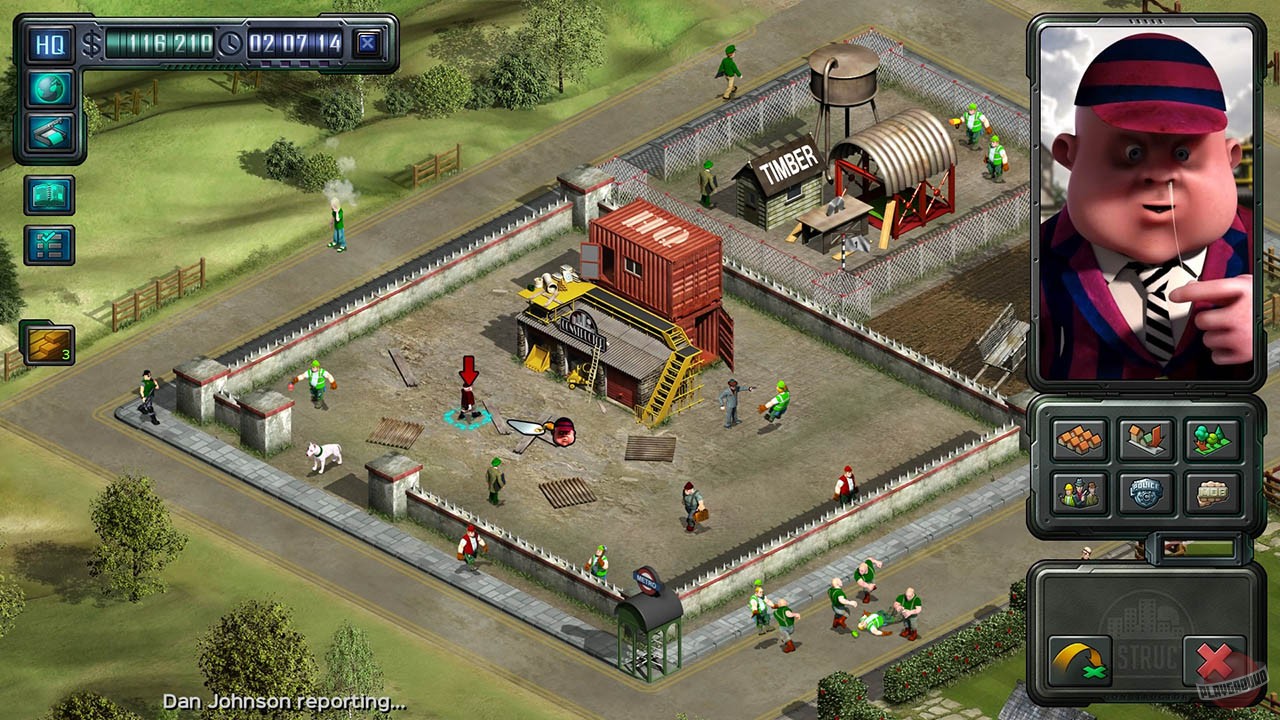Open the workers recruitment icon
The image size is (1280, 720).
click(1080, 492)
